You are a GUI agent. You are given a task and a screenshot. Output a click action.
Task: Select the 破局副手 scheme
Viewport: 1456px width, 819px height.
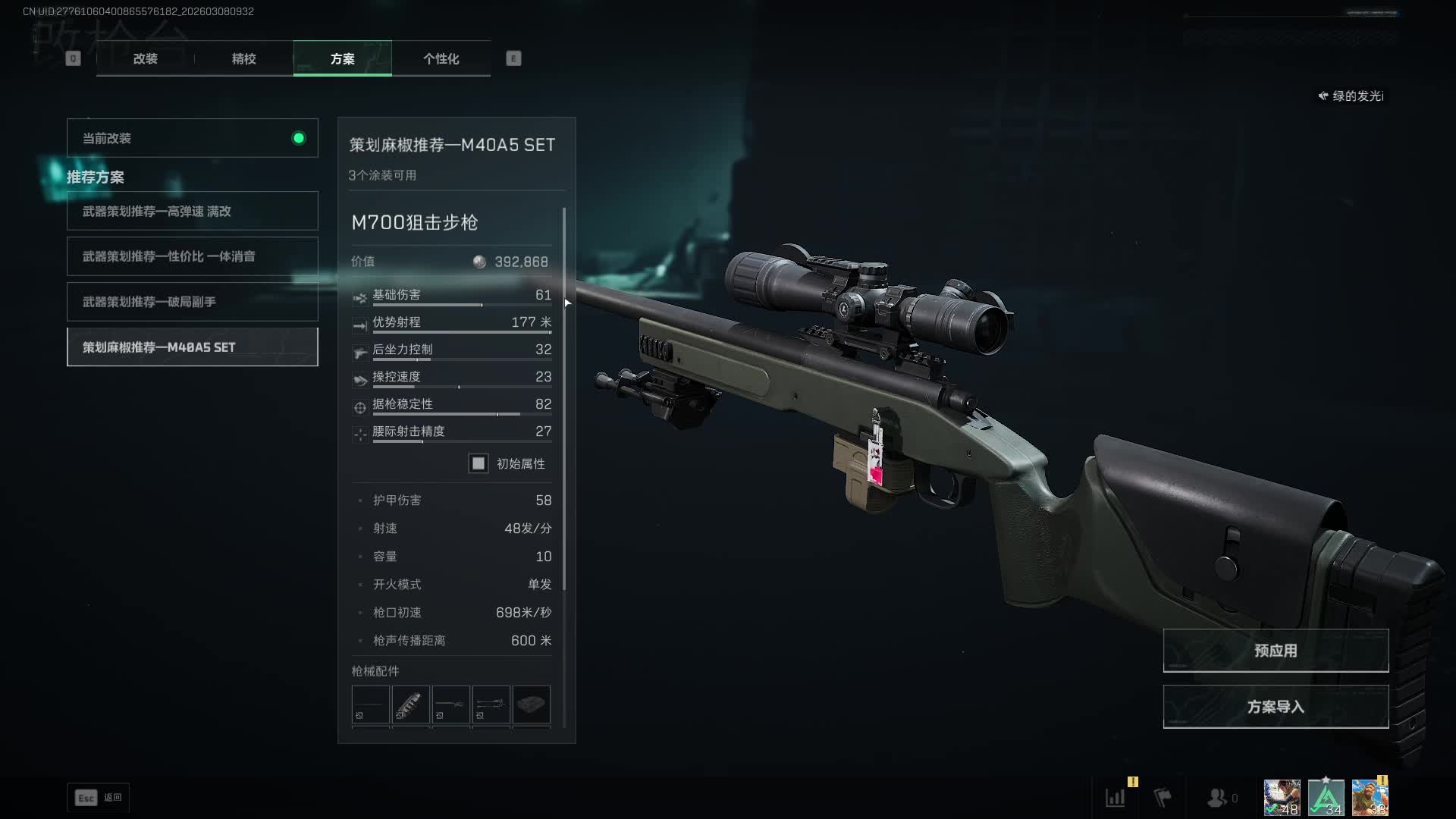(192, 302)
